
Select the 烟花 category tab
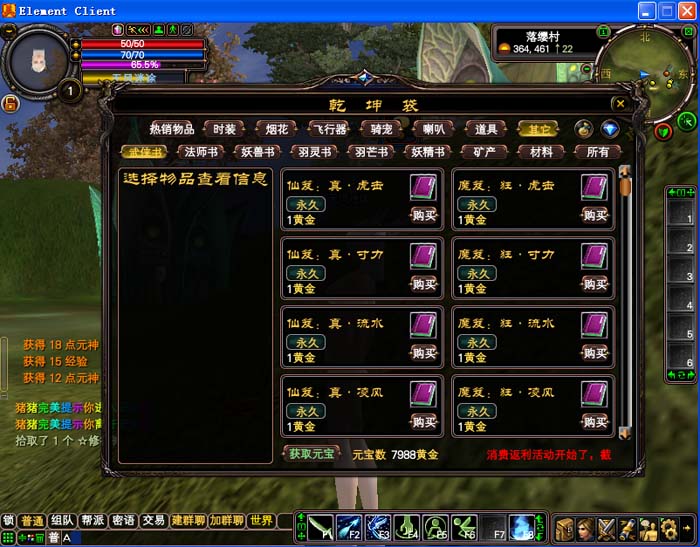click(x=277, y=129)
